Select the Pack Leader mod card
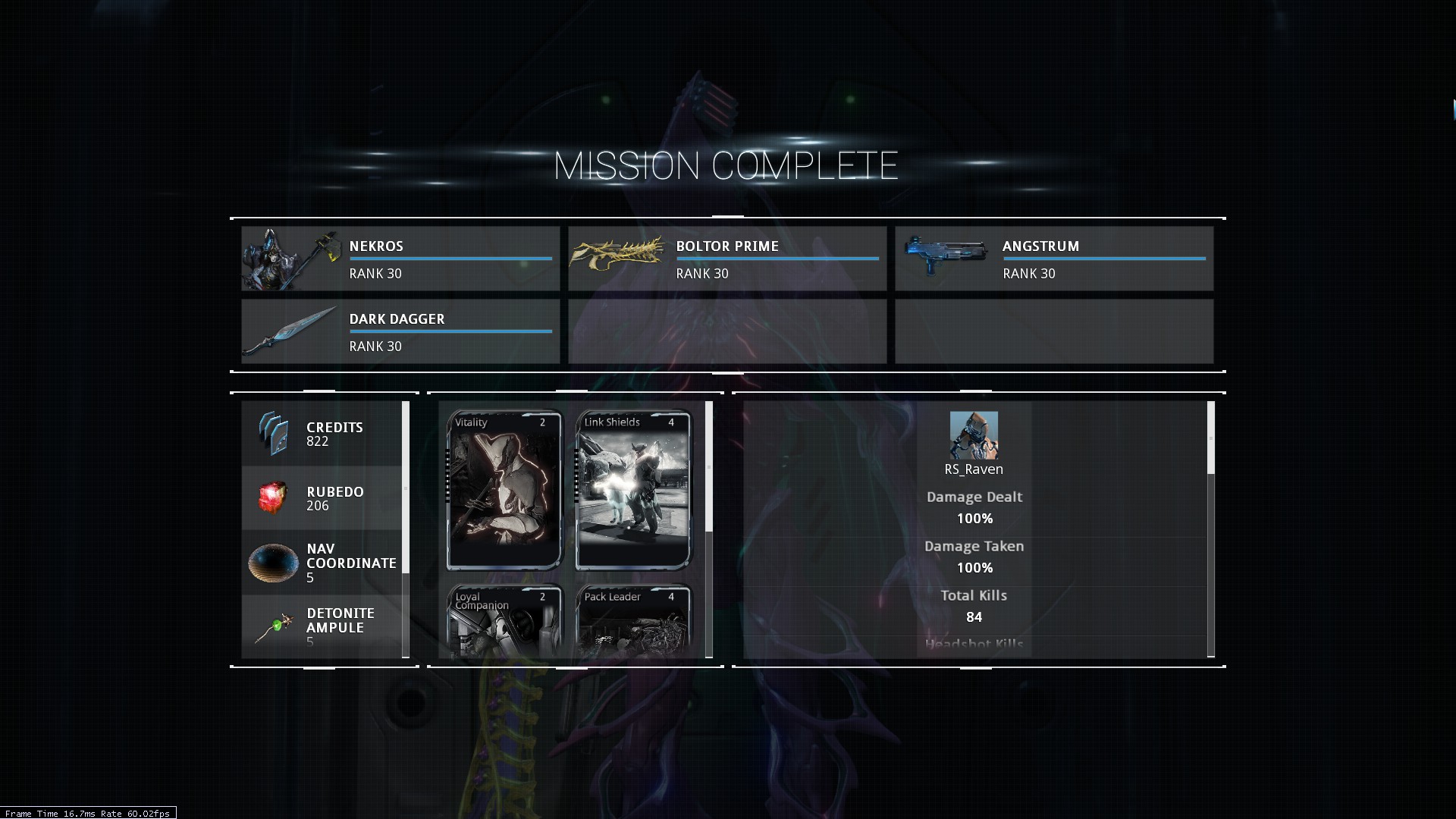The width and height of the screenshot is (1456, 819). click(633, 620)
